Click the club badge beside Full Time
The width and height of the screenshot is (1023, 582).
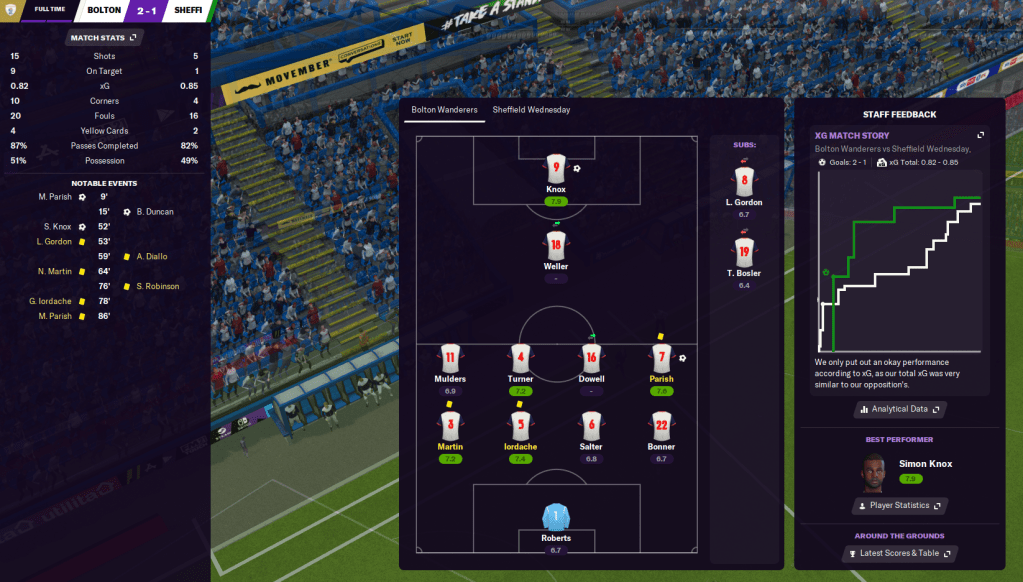[x=11, y=10]
